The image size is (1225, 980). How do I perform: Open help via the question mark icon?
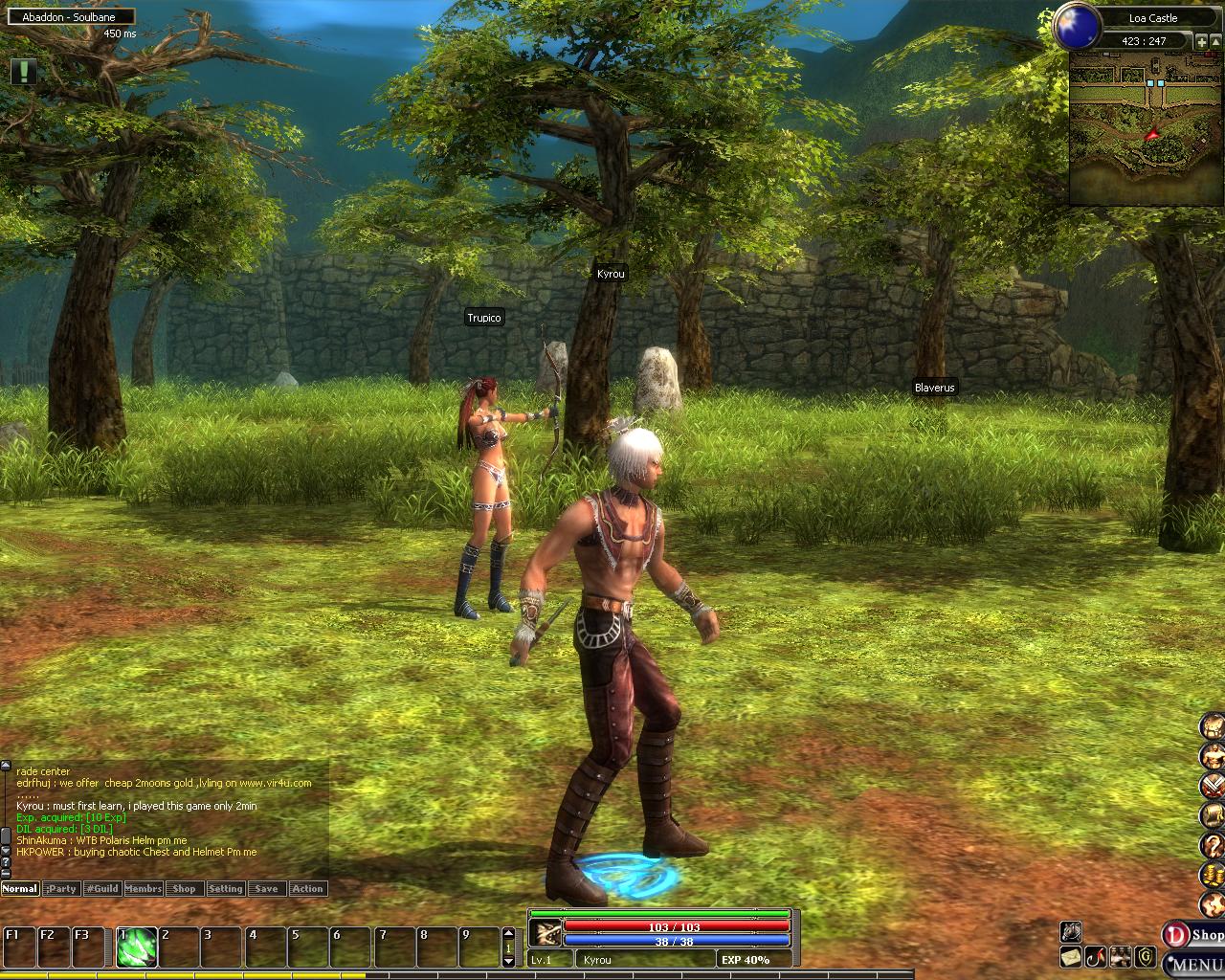point(1212,845)
